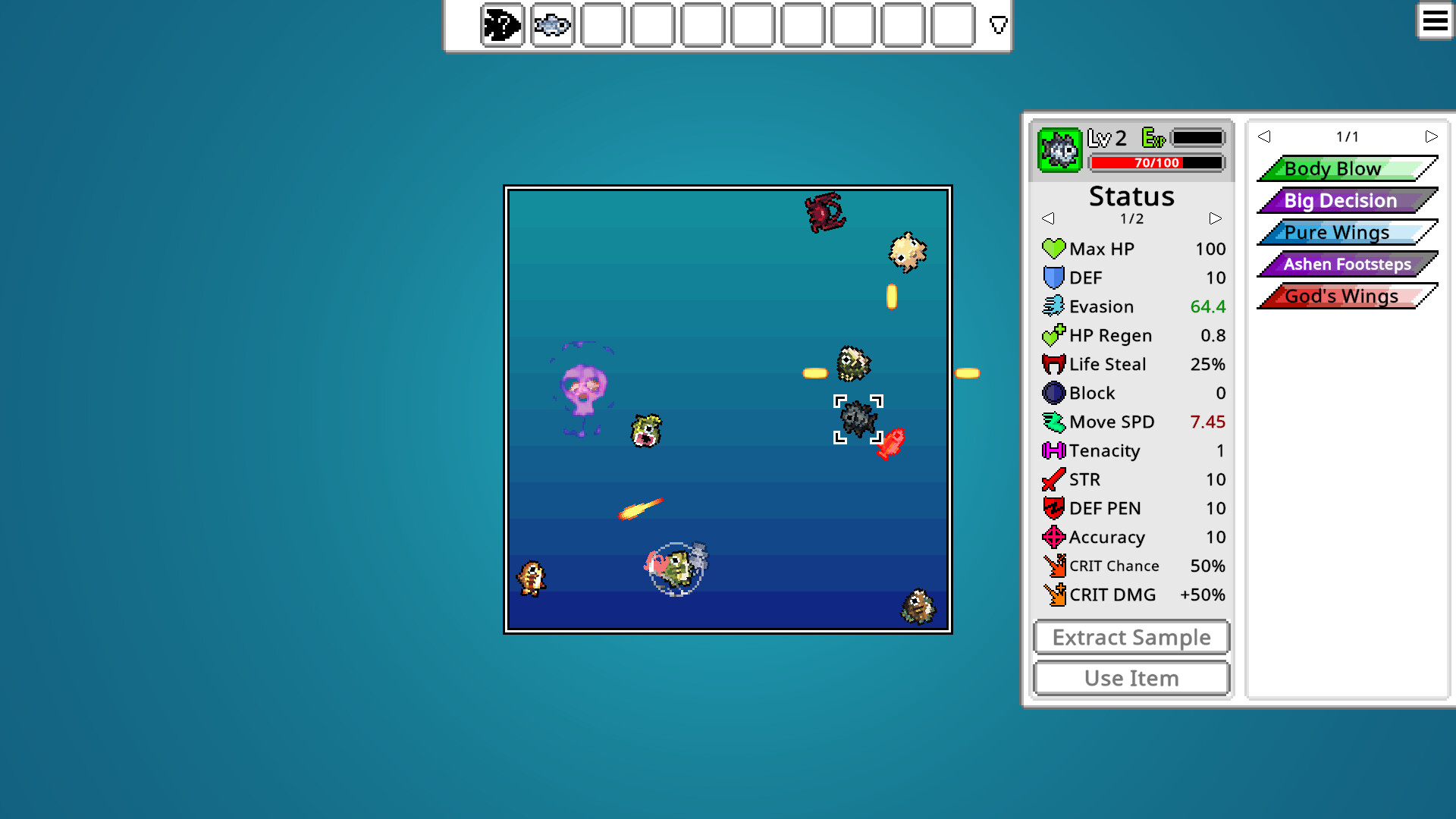The width and height of the screenshot is (1456, 819).
Task: Click the CRIT Chance hand icon
Action: 1053,566
